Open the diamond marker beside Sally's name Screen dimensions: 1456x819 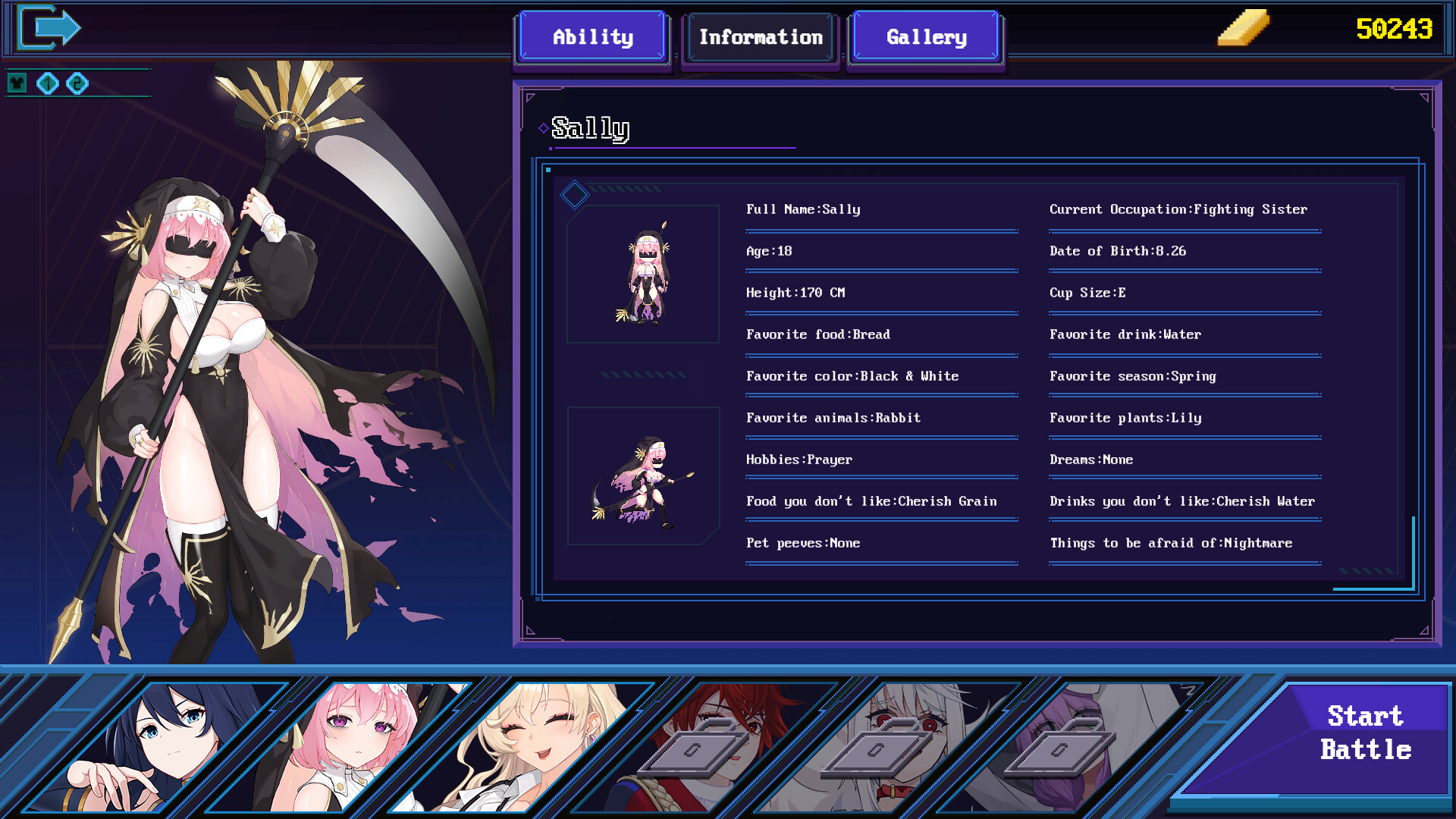[x=543, y=128]
